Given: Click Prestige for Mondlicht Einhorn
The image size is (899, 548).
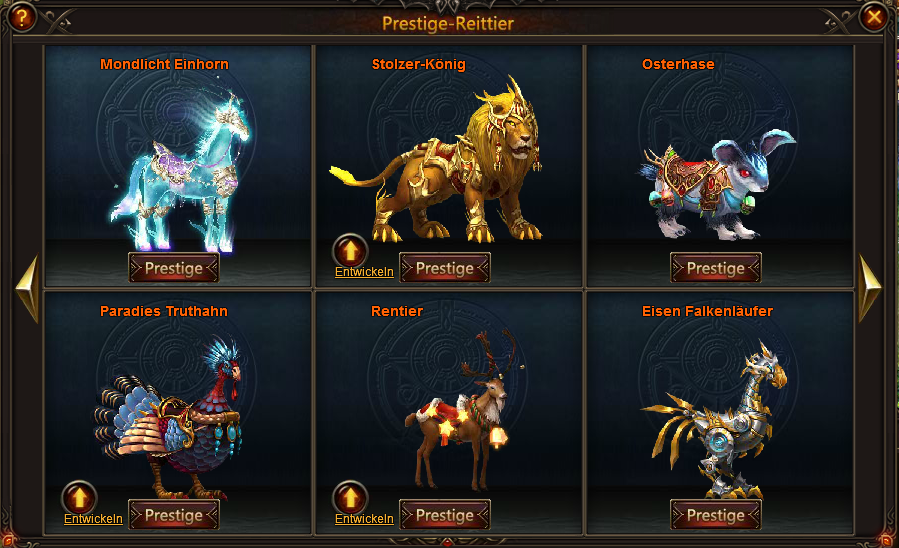Looking at the screenshot, I should [174, 268].
